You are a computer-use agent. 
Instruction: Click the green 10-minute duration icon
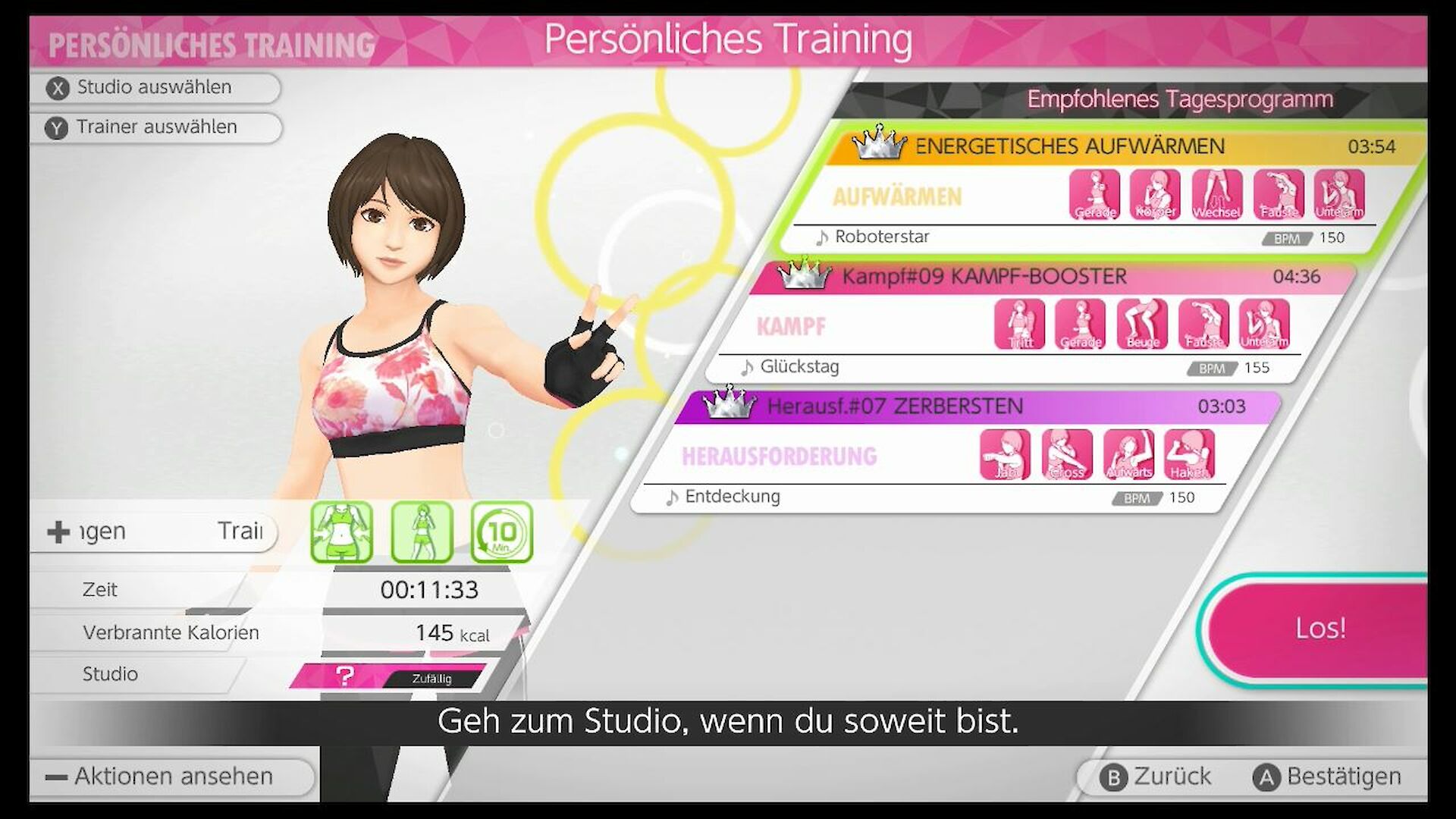tap(501, 532)
